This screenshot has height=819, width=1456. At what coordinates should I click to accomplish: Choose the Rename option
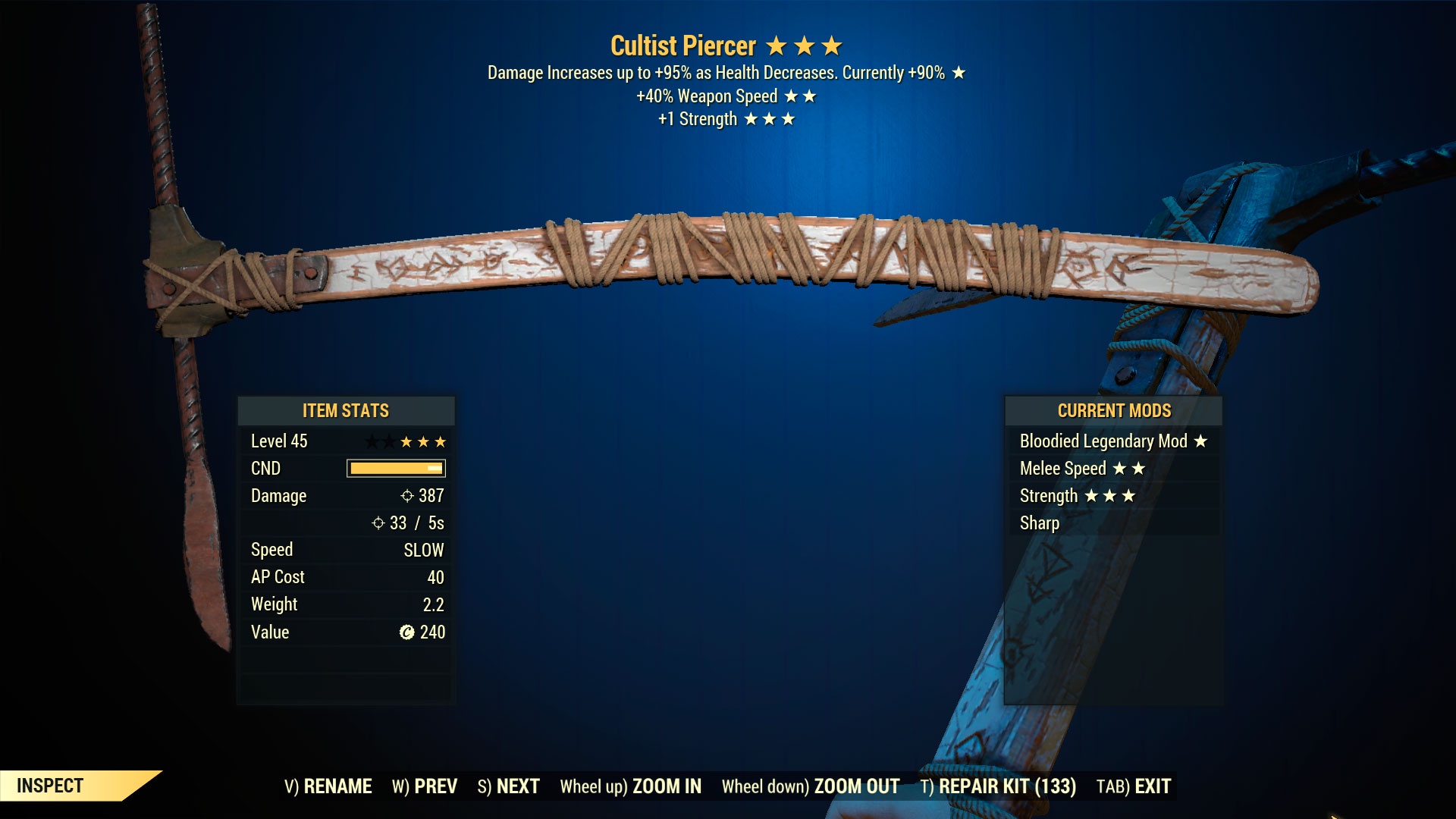point(328,786)
